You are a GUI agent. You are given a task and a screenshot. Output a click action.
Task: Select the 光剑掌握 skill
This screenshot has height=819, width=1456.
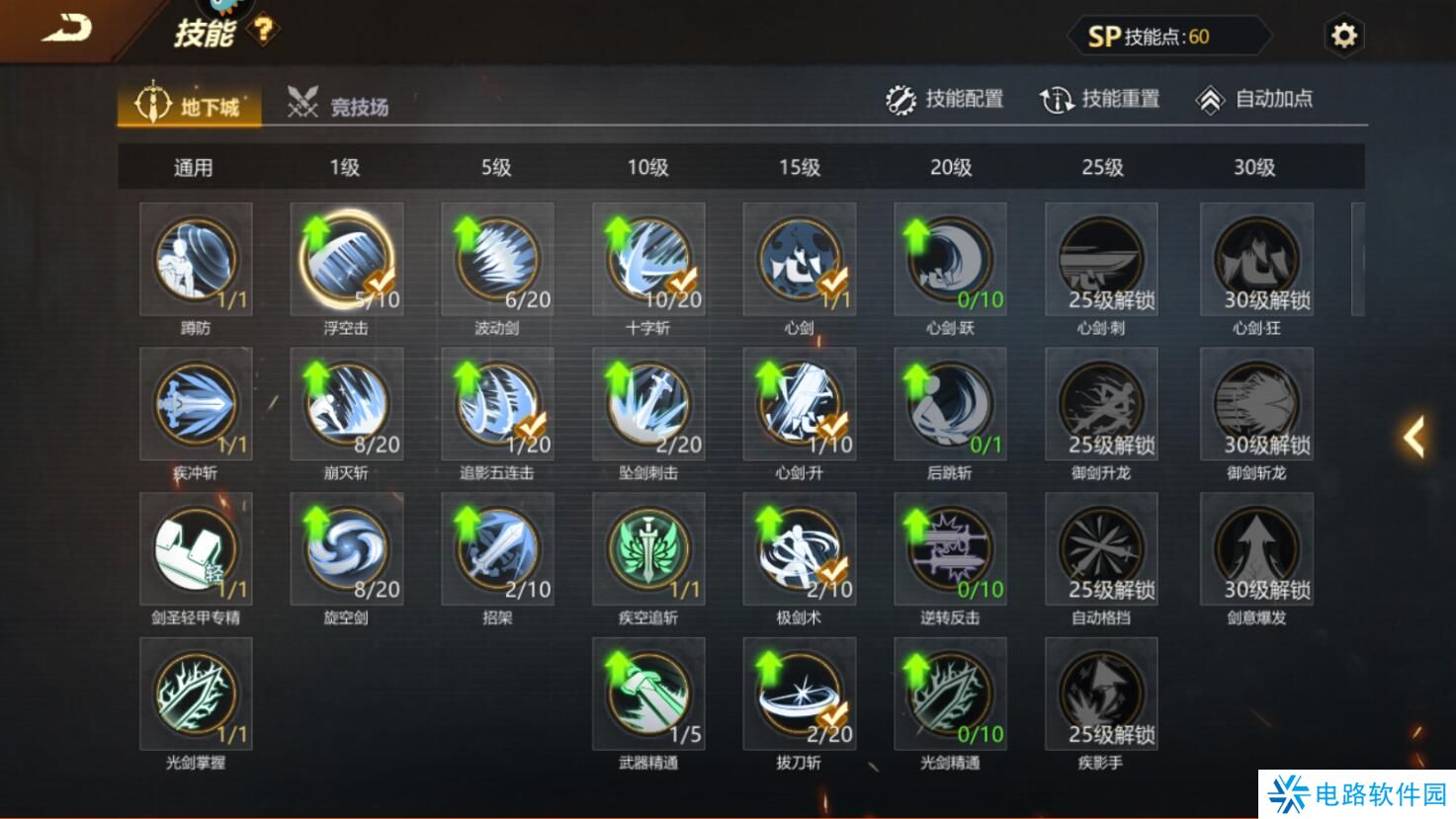[x=196, y=694]
